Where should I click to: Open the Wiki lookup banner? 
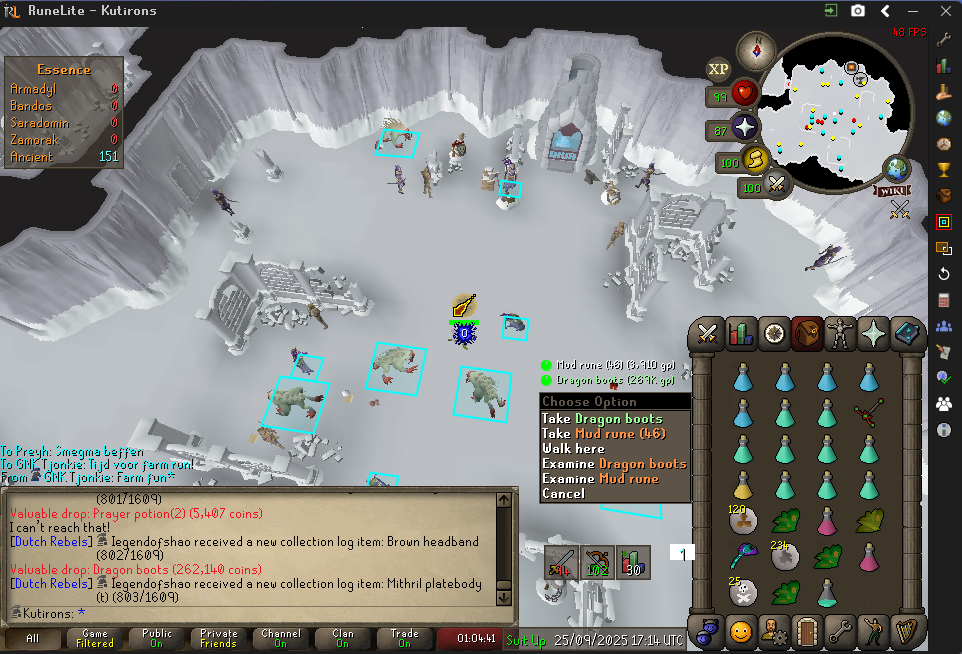point(891,190)
